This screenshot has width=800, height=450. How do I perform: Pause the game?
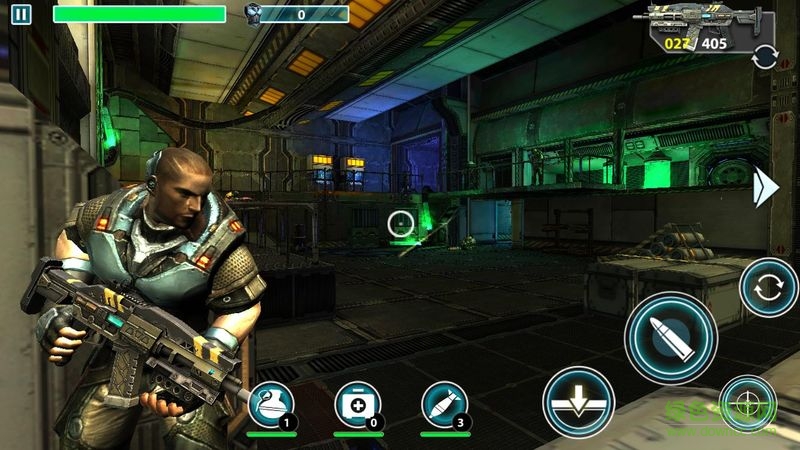point(22,14)
